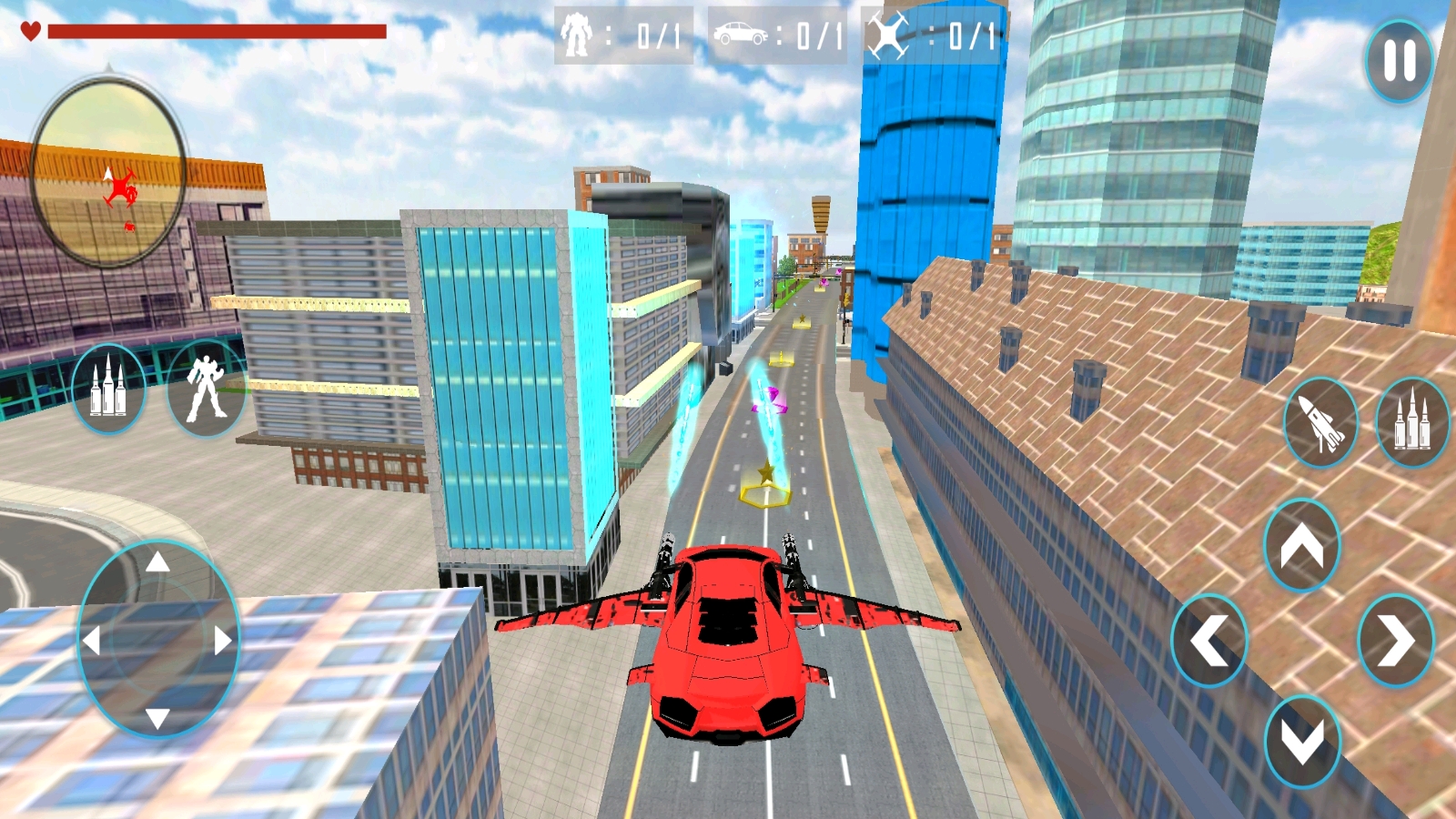This screenshot has height=819, width=1456.
Task: Fire the rocket missile
Action: [x=1320, y=422]
